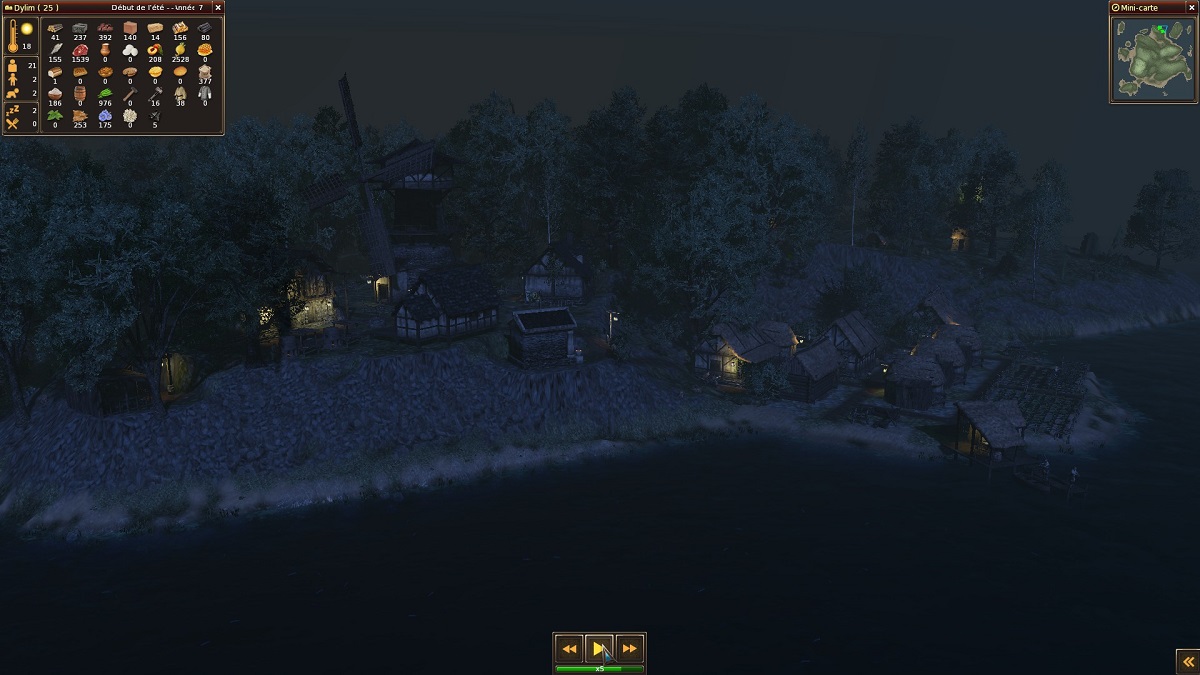Image resolution: width=1200 pixels, height=675 pixels.
Task: Select the wooden barrel resource icon
Action: click(x=80, y=93)
